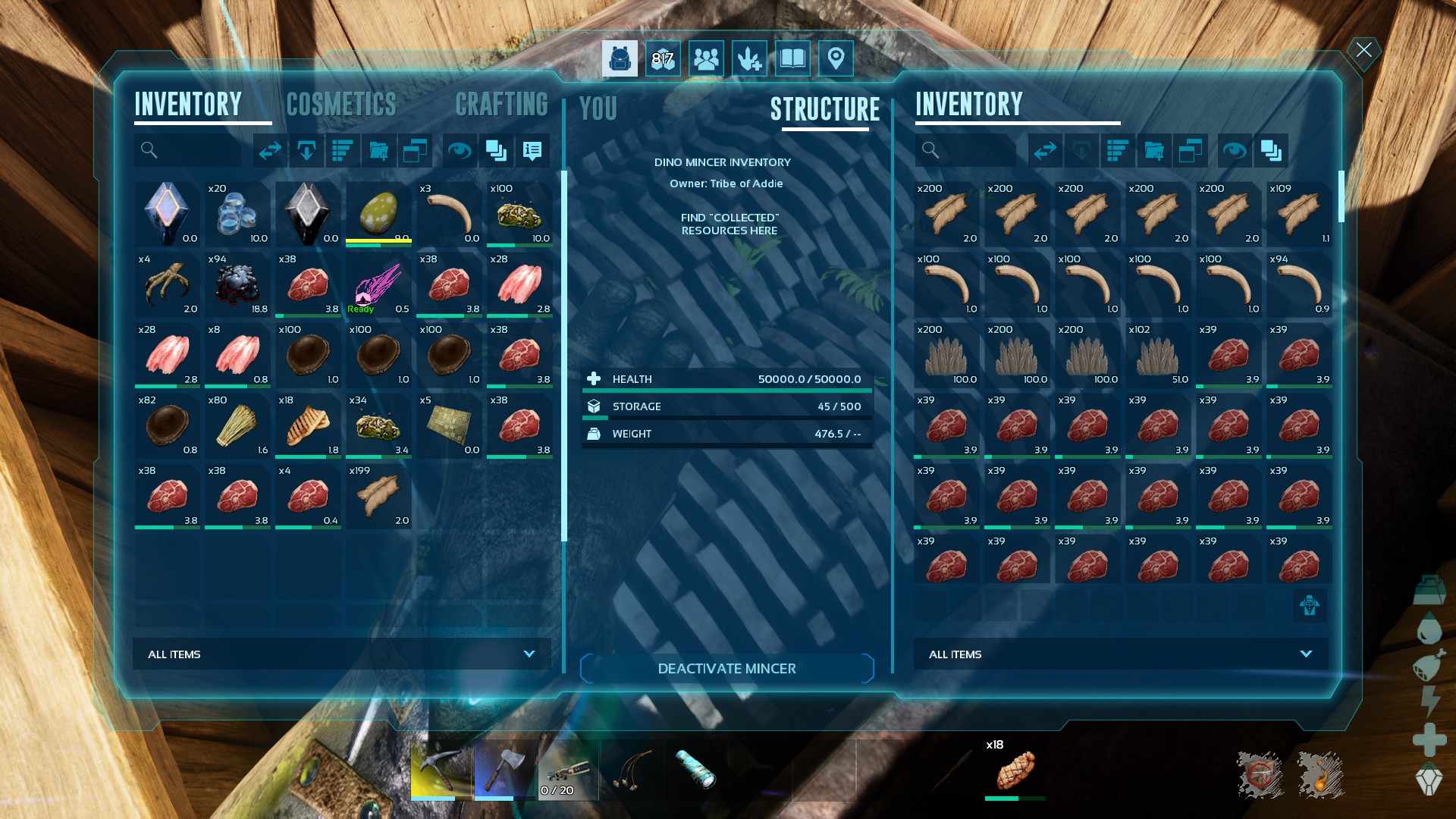Select the x109 hide stack in mincer
The height and width of the screenshot is (819, 1456).
[1299, 214]
